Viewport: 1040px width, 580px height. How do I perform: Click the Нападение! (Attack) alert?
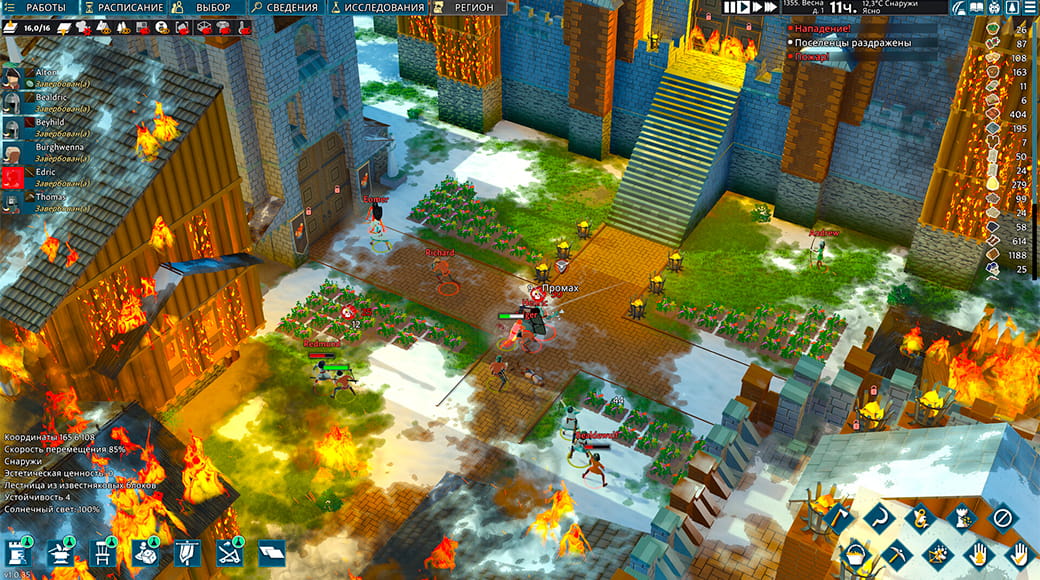[820, 28]
